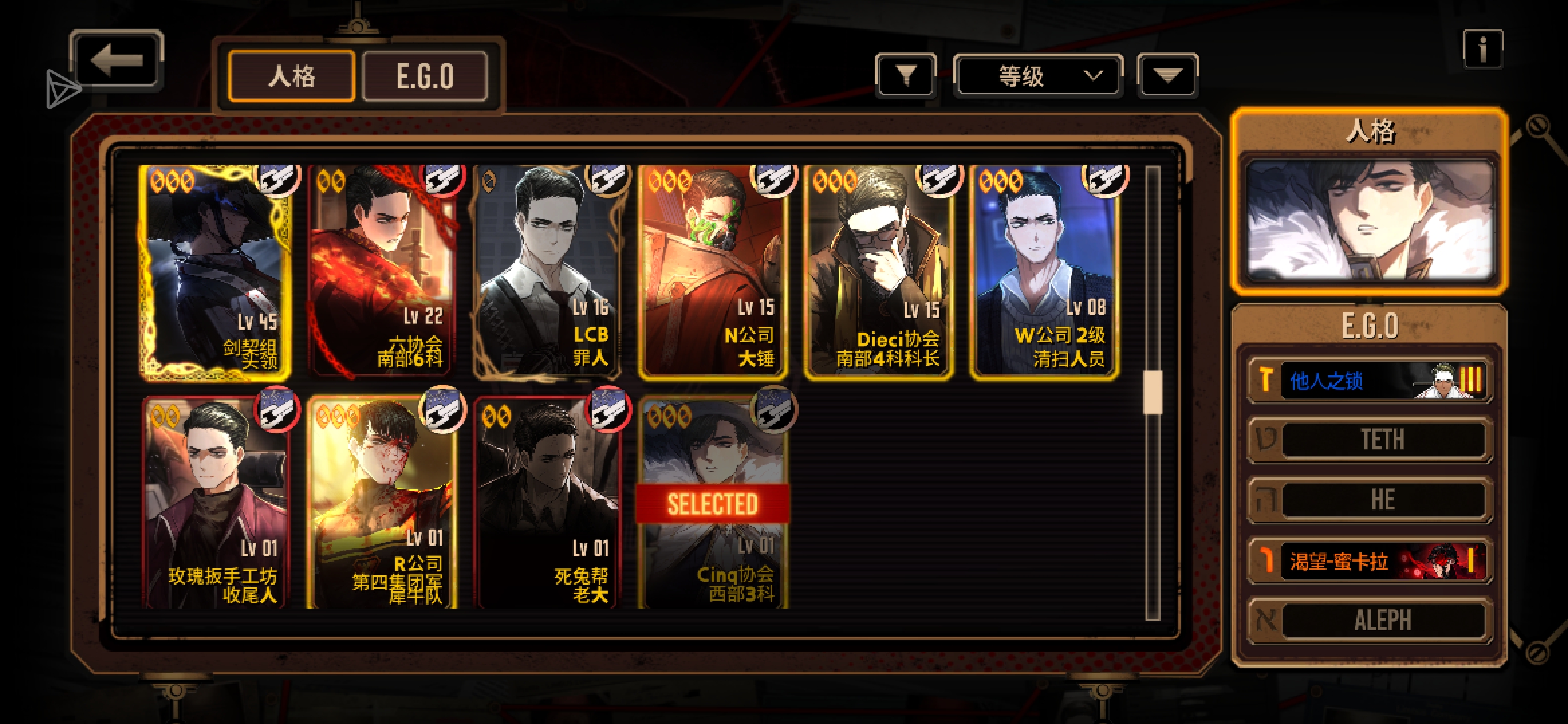The image size is (1568, 724).
Task: Select the 剑契组 头领 identity card
Action: click(x=216, y=271)
